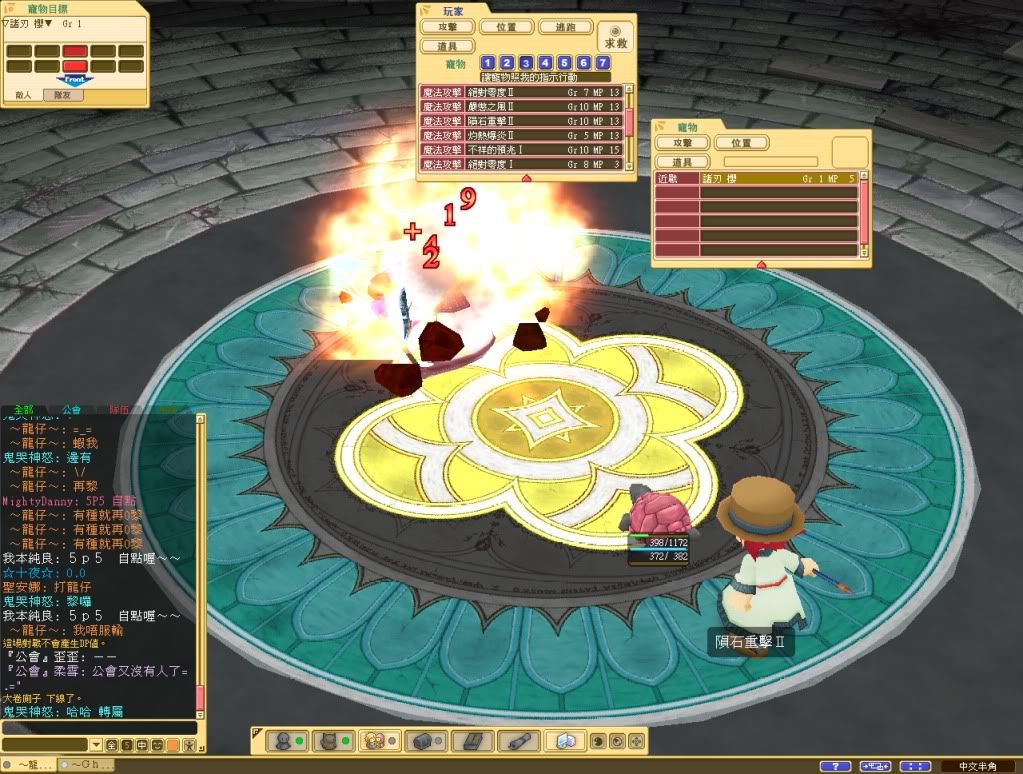Image resolution: width=1023 pixels, height=774 pixels.
Task: Select pet number 7 button
Action: point(601,63)
